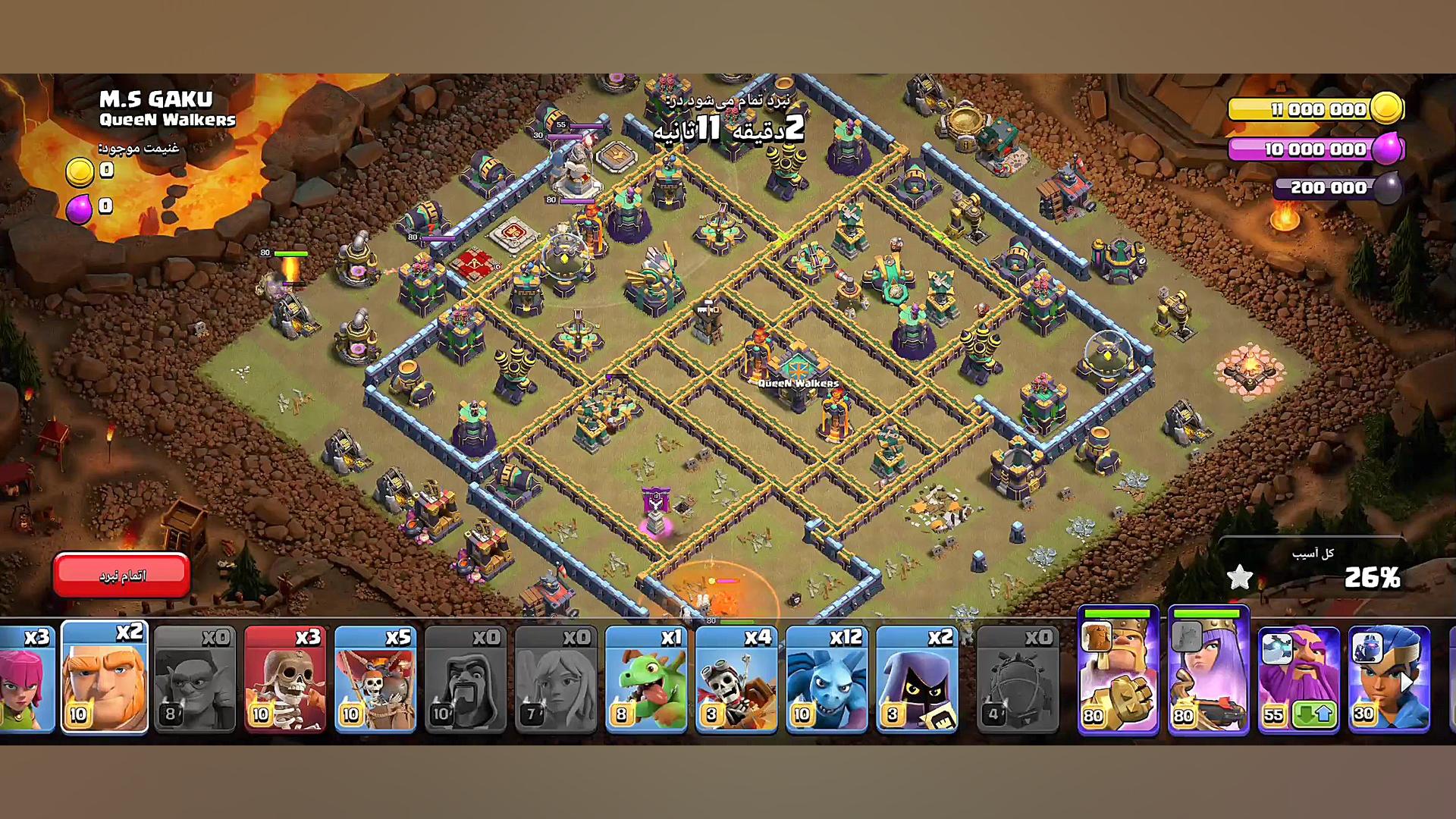Select the Balloon troop card
This screenshot has height=819, width=1456.
coord(737,679)
